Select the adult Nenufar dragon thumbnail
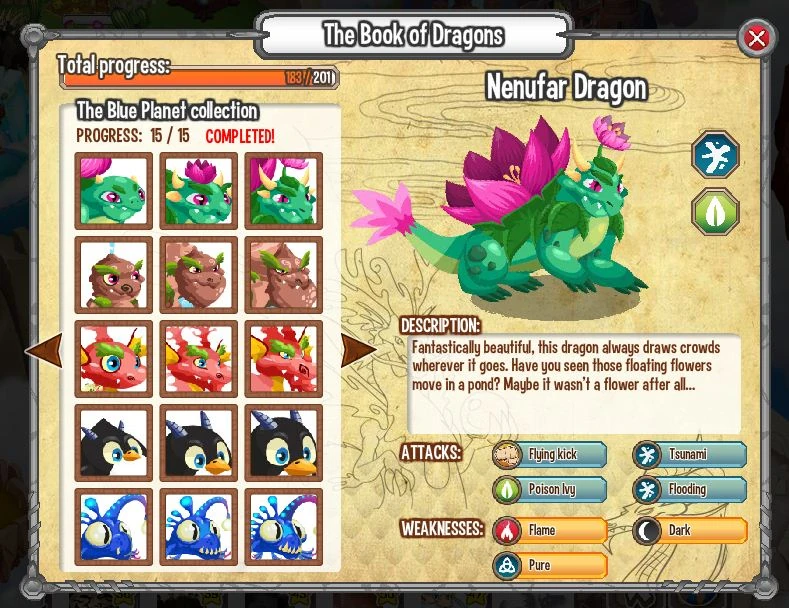This screenshot has height=608, width=789. (x=284, y=191)
